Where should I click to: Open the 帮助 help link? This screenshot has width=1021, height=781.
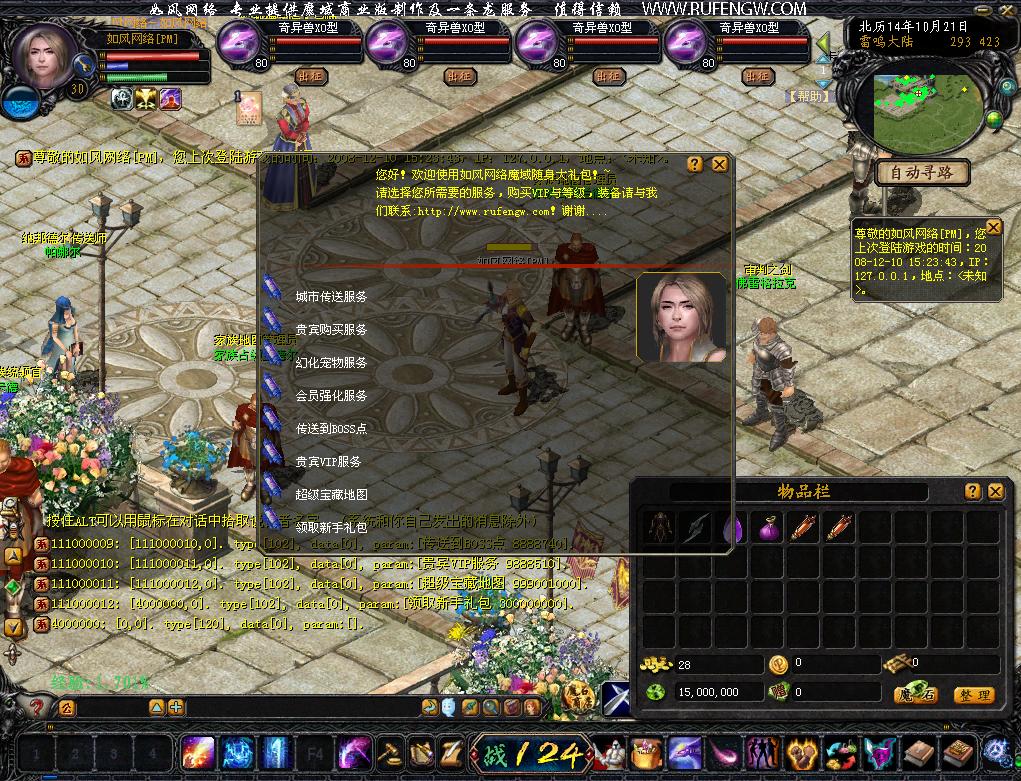pyautogui.click(x=810, y=97)
